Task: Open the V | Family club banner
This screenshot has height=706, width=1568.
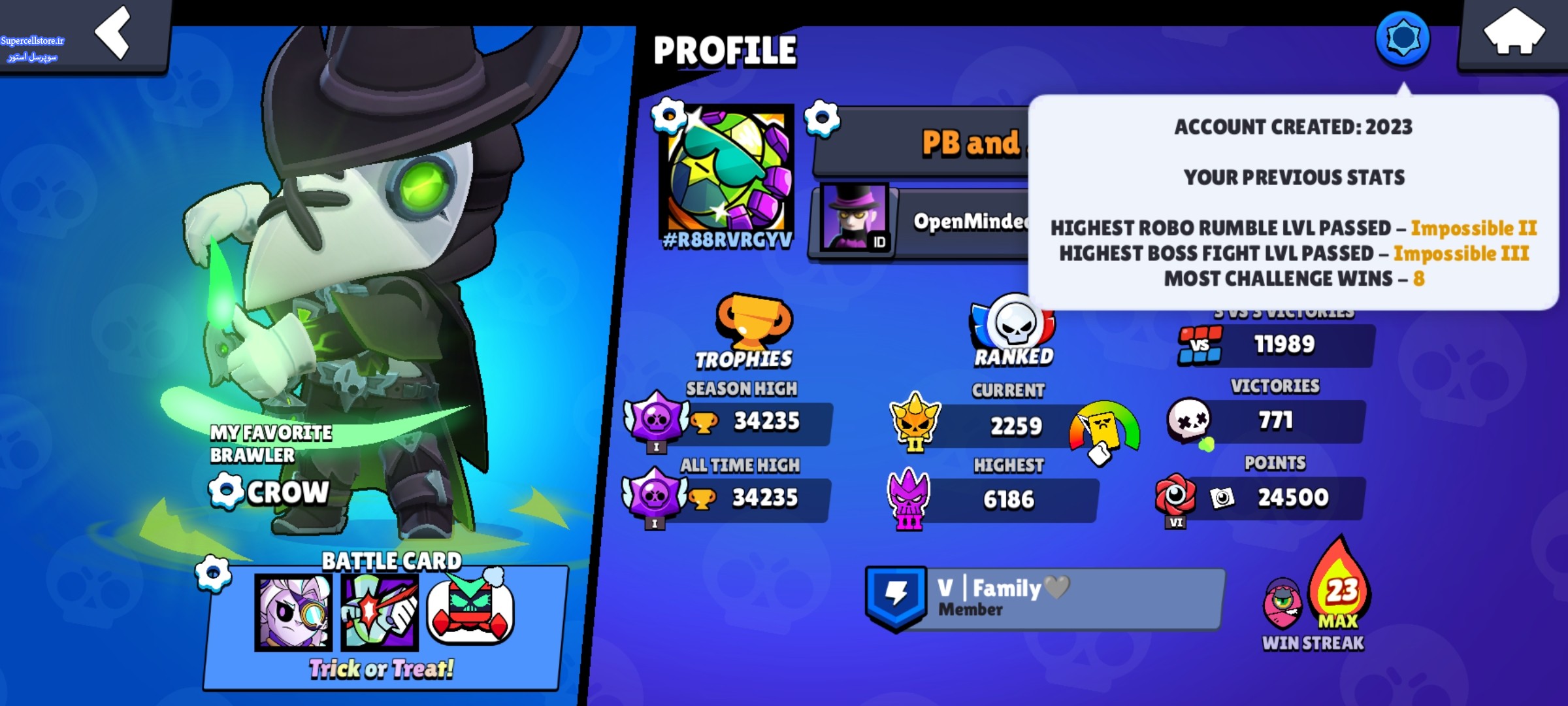Action: coord(1045,598)
